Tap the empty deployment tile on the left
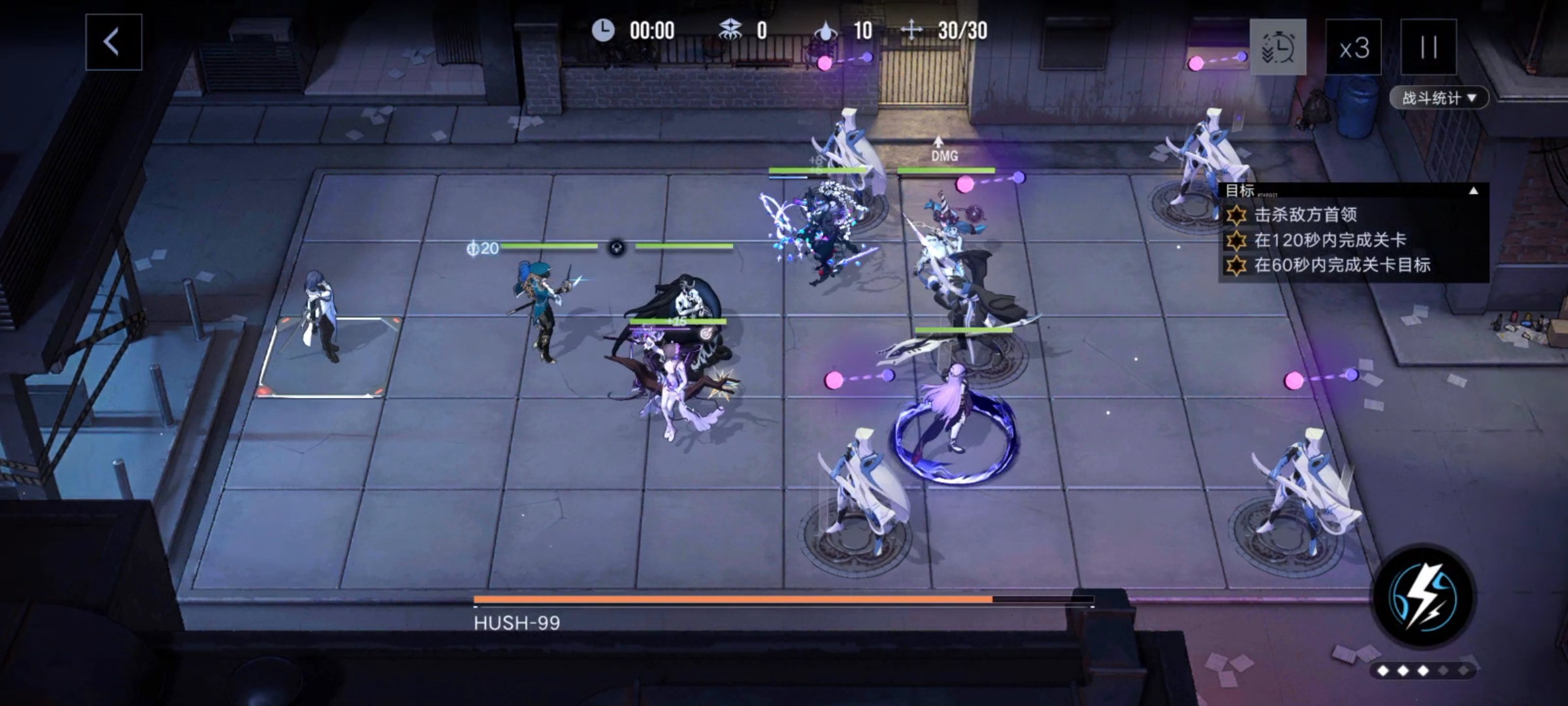Screen dimensions: 1568x706 pos(333,366)
